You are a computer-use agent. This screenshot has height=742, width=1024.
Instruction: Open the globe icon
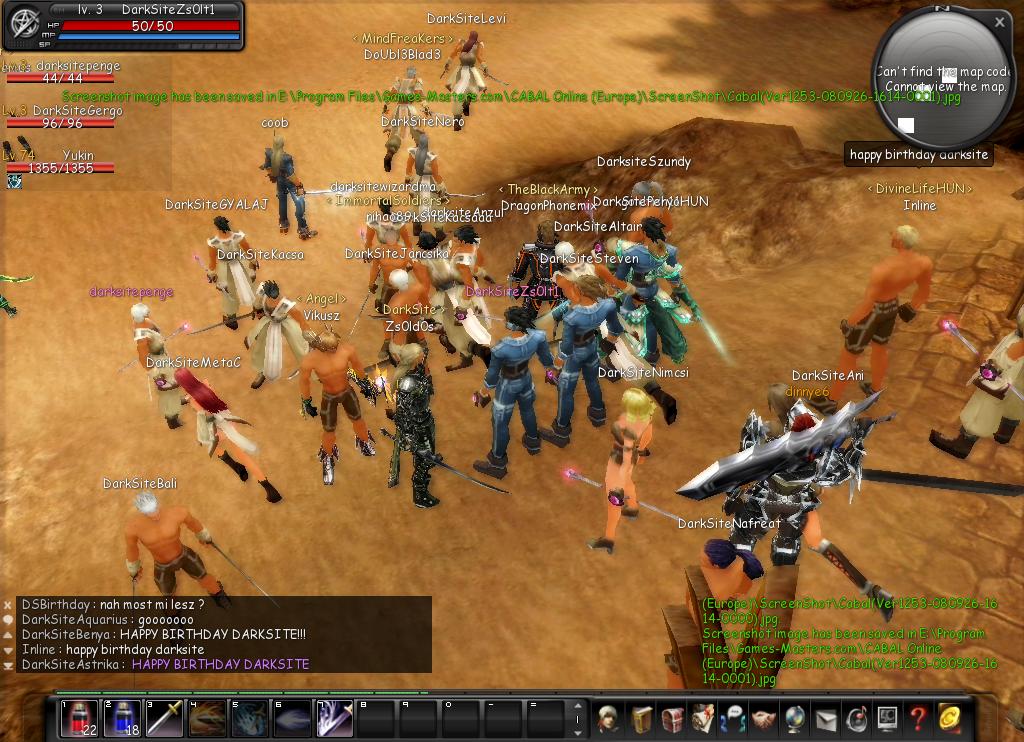tap(796, 718)
